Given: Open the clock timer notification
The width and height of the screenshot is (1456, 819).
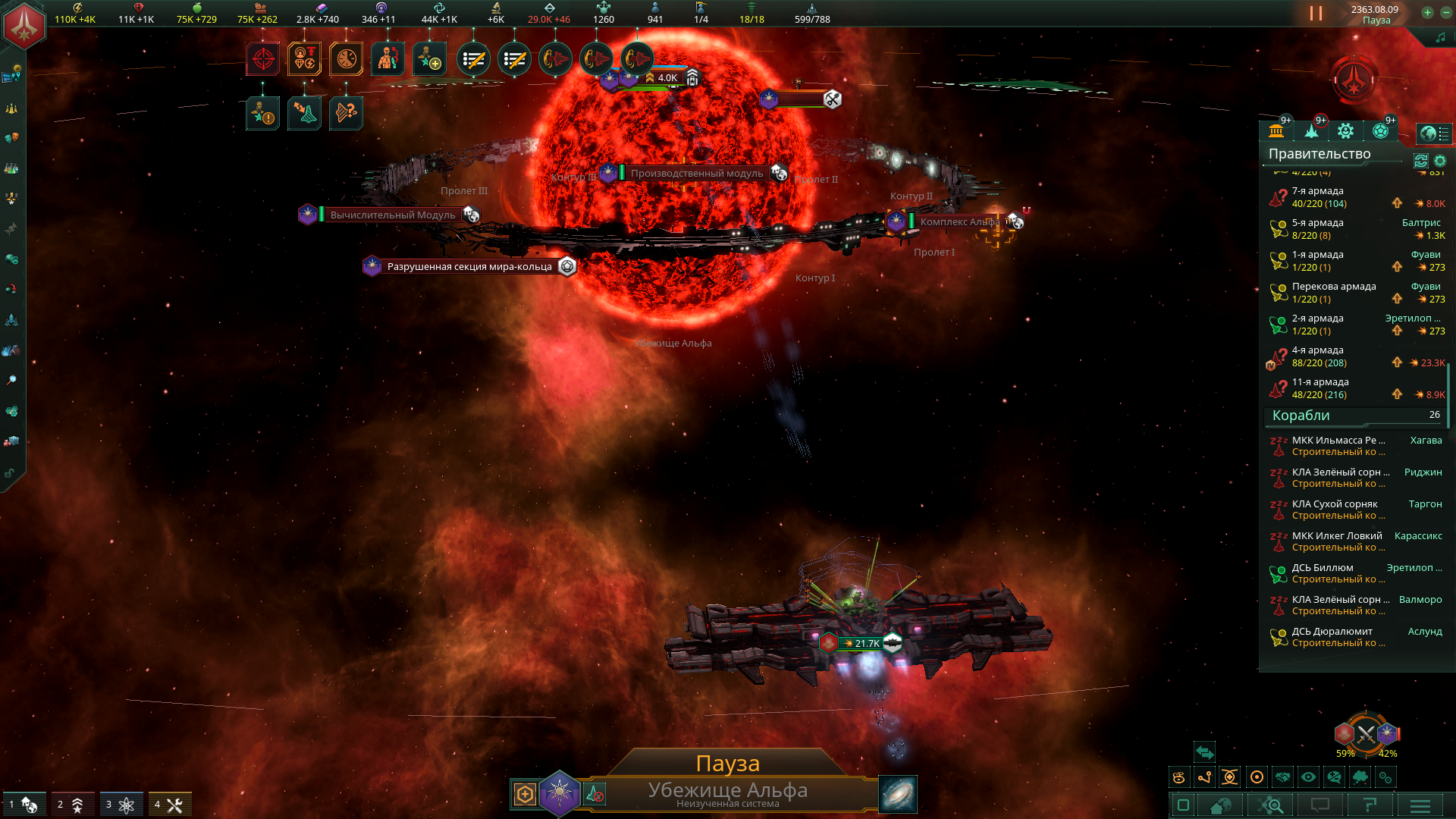Looking at the screenshot, I should [346, 59].
